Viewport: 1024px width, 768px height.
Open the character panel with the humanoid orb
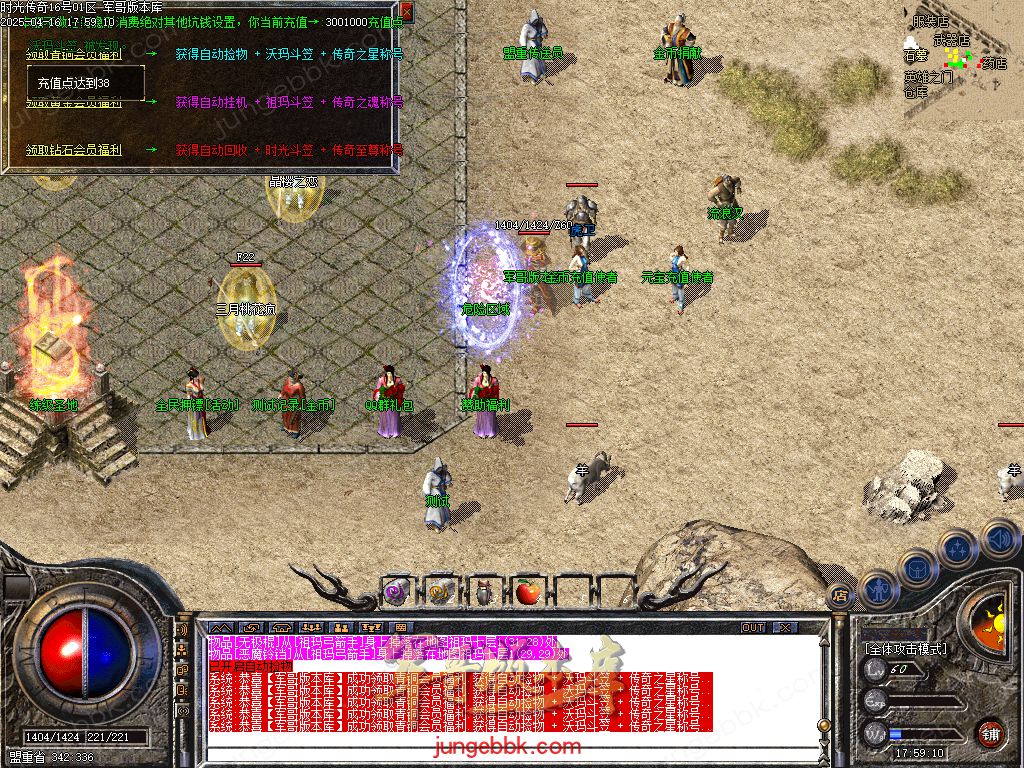878,590
